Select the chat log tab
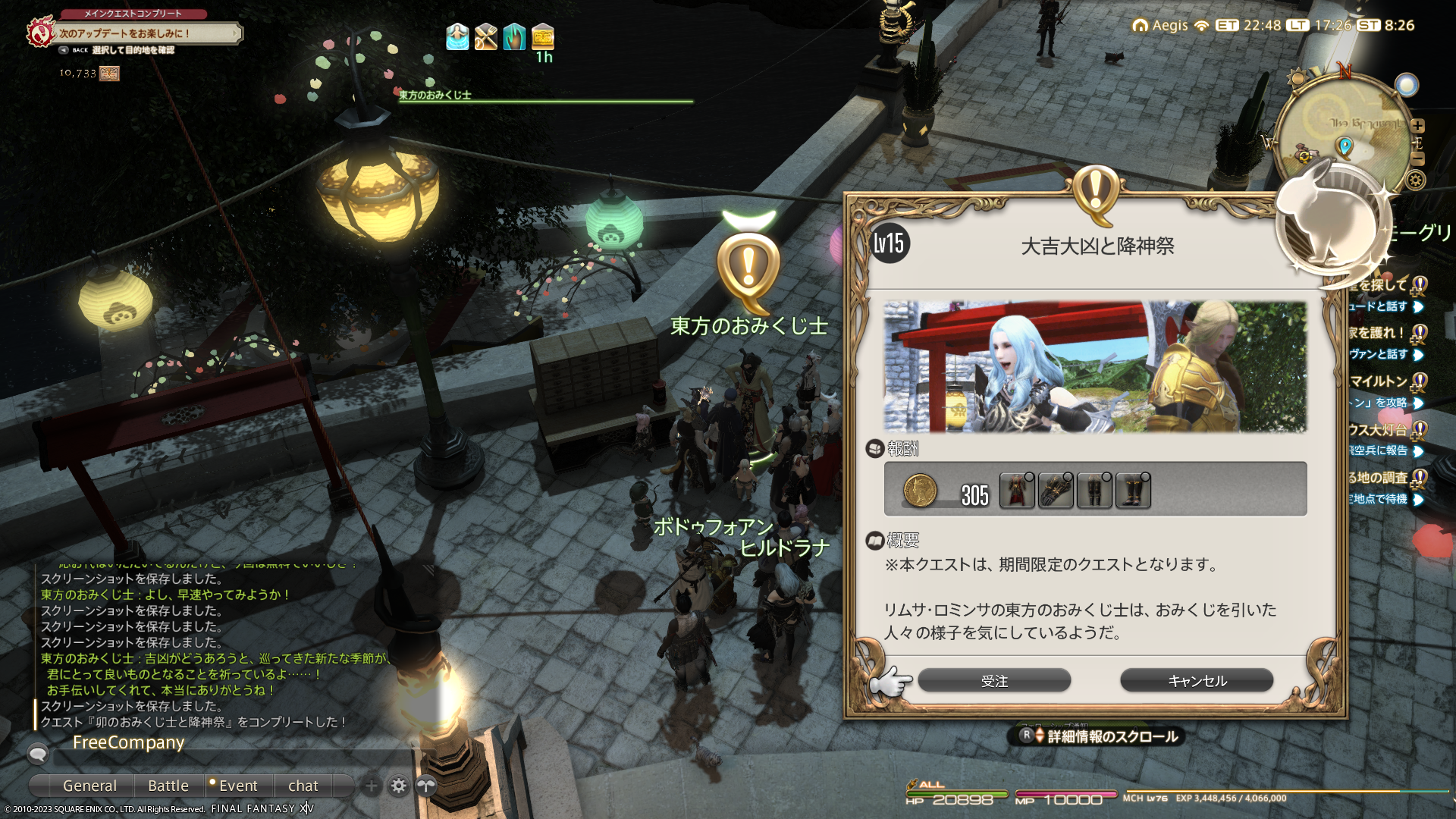The height and width of the screenshot is (819, 1456). 303,786
